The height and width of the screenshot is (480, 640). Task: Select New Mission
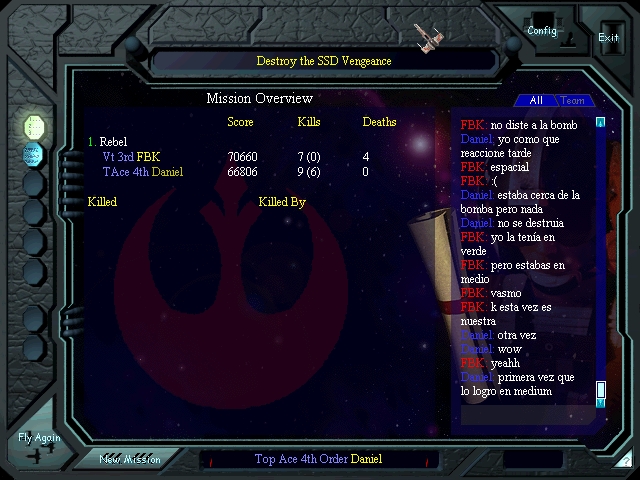pyautogui.click(x=129, y=459)
